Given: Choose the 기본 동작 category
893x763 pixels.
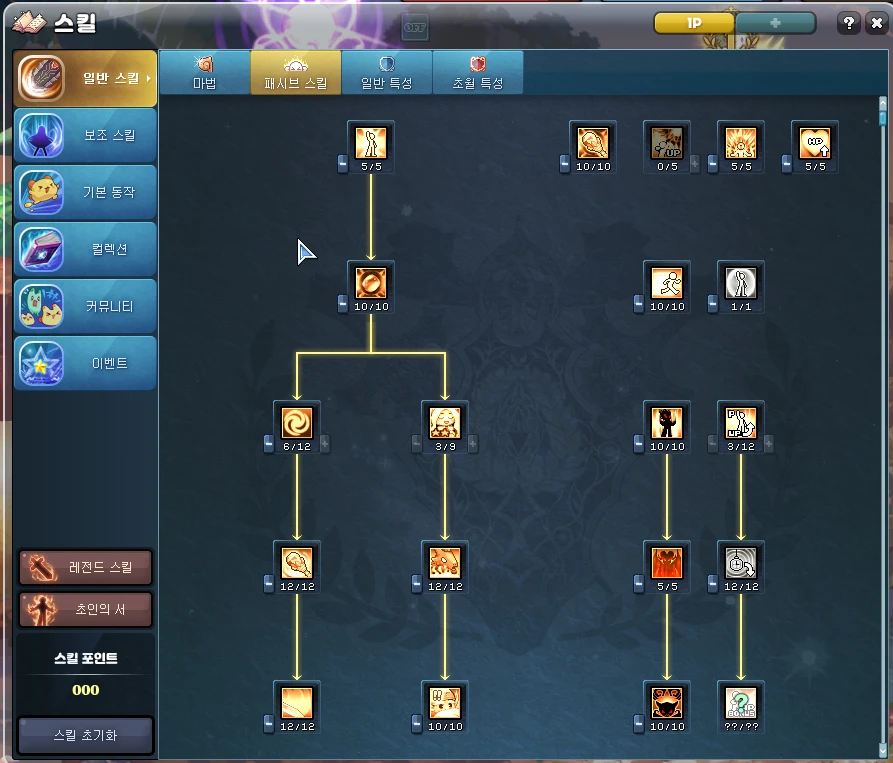Looking at the screenshot, I should pos(85,193).
